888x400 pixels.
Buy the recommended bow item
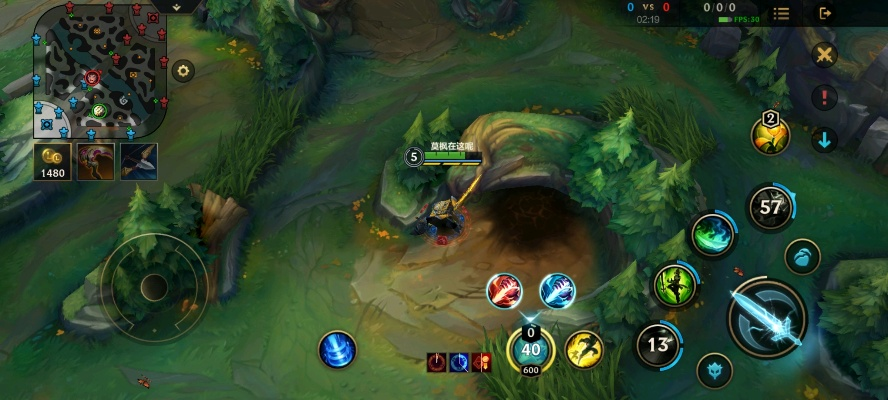coord(139,161)
